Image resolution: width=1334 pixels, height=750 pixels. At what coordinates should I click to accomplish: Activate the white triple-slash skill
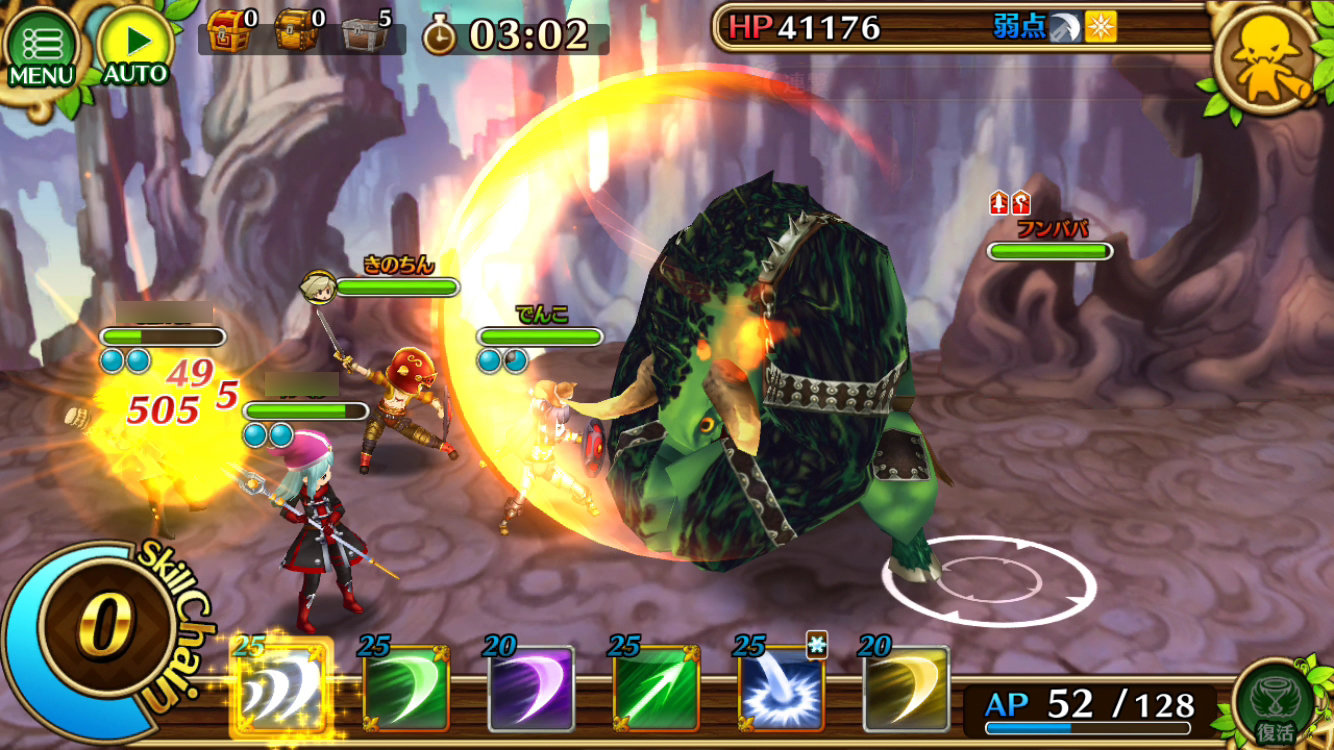point(281,689)
